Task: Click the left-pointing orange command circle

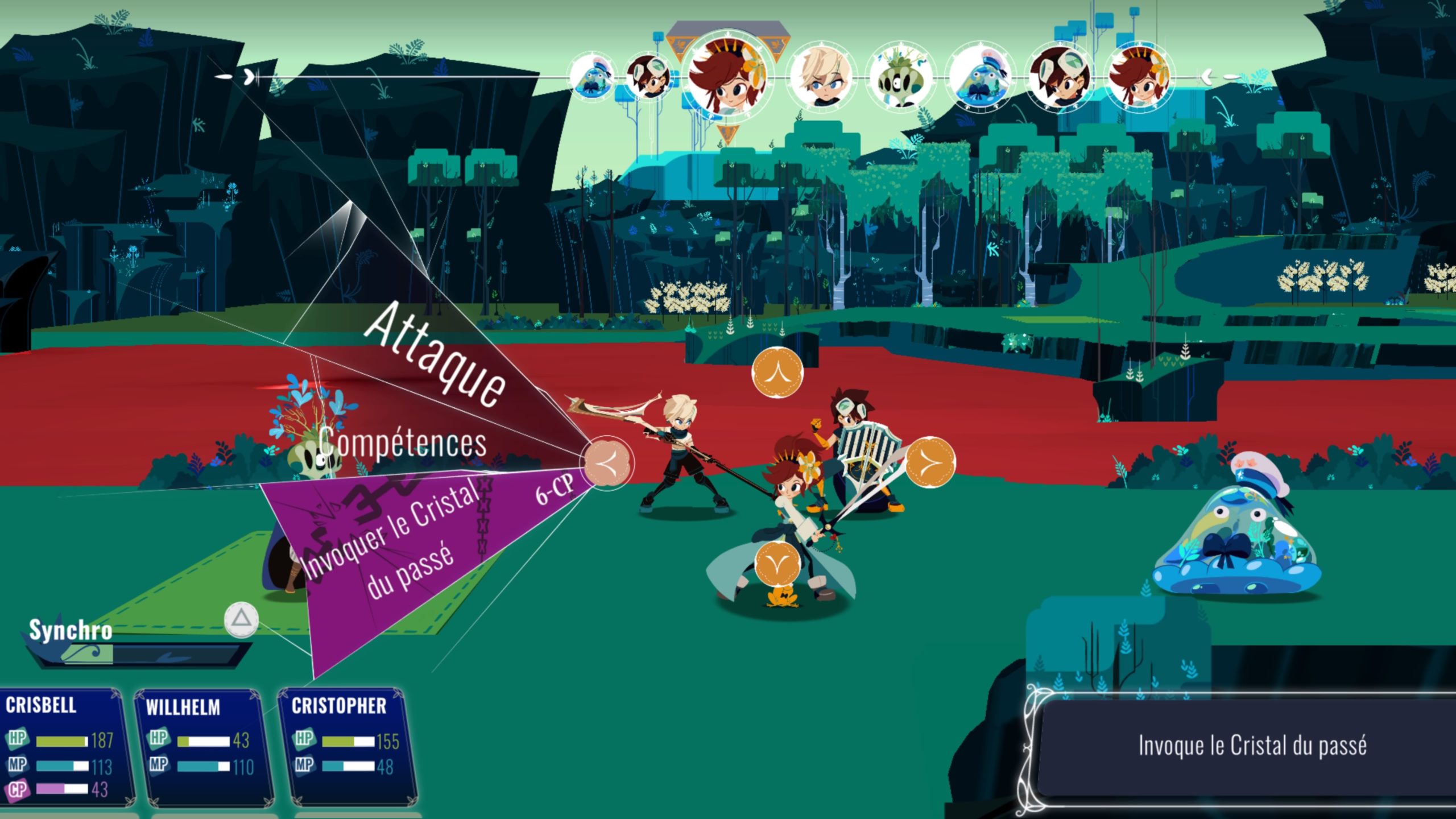Action: click(x=607, y=462)
